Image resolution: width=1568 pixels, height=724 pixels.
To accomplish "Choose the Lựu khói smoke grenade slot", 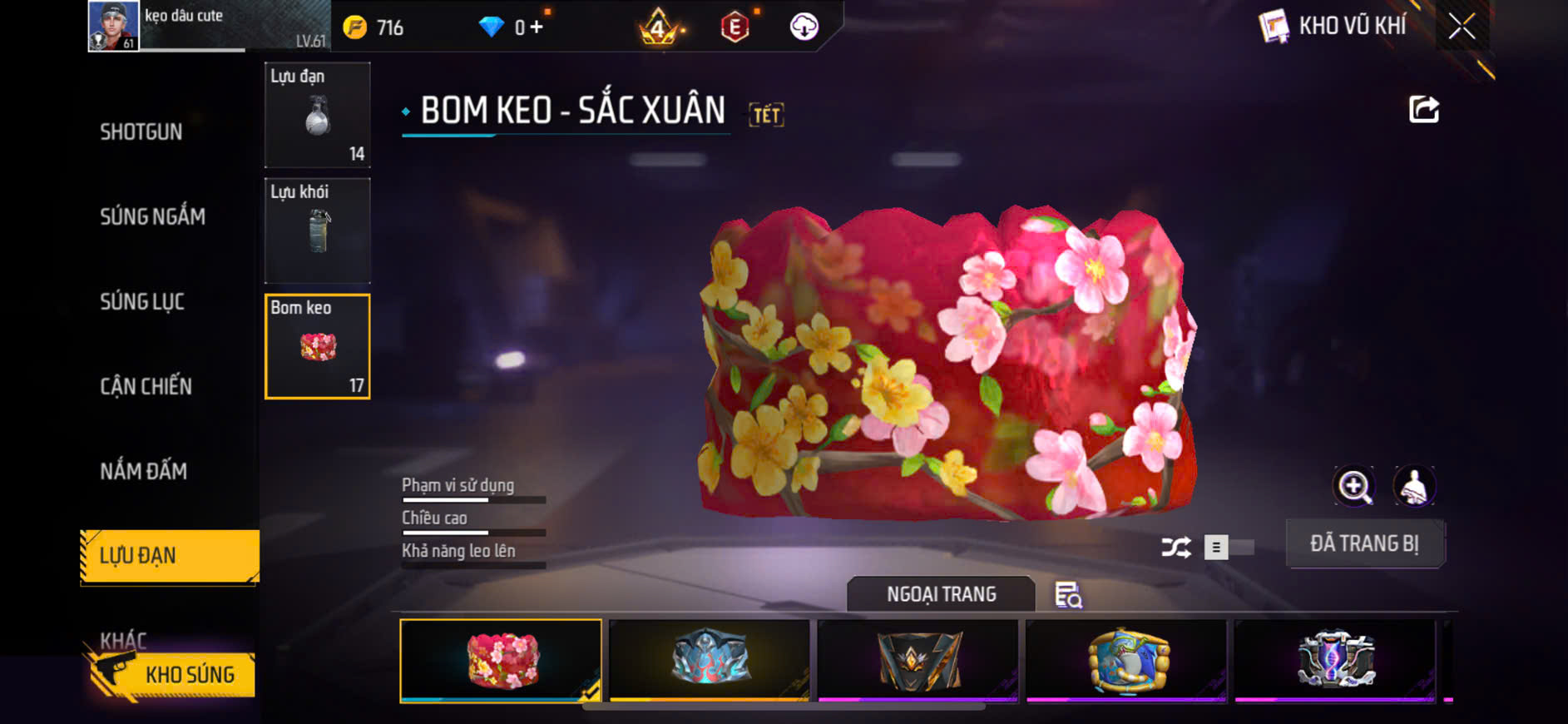I will [317, 231].
